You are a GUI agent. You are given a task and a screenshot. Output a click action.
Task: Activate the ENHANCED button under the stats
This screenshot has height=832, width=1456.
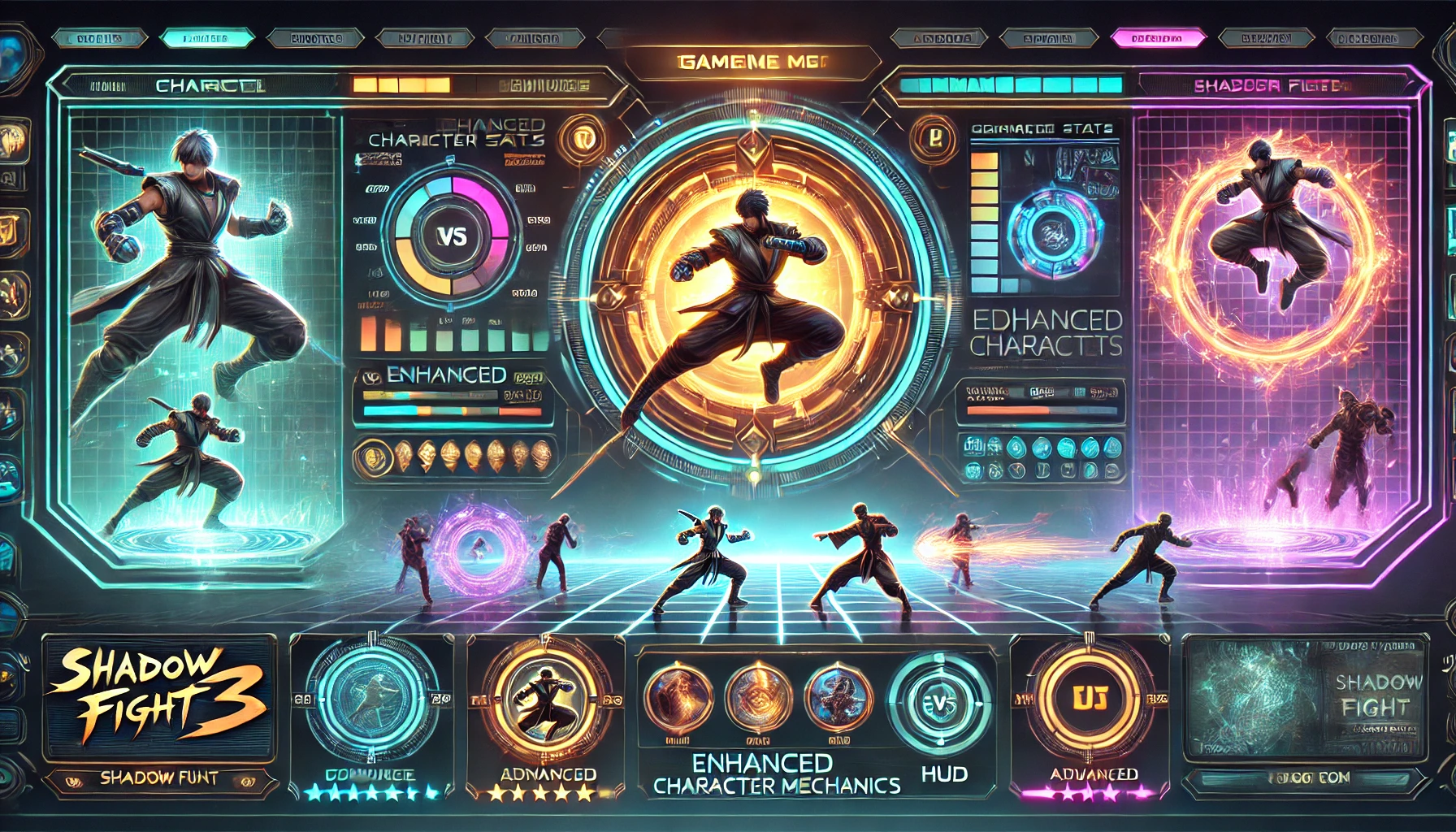(446, 375)
